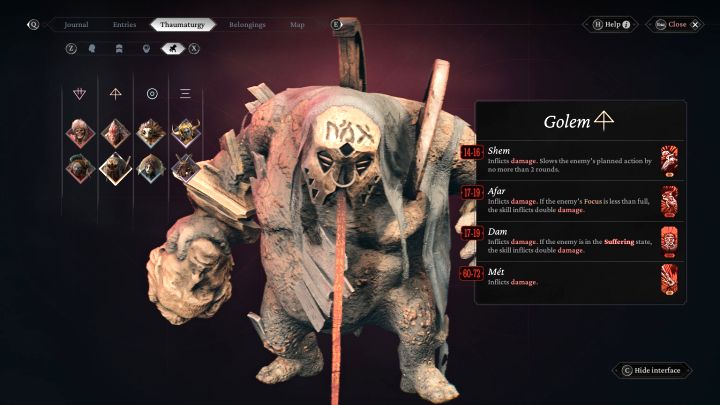
Task: Select the Thaumaturgy tab
Action: (183, 24)
